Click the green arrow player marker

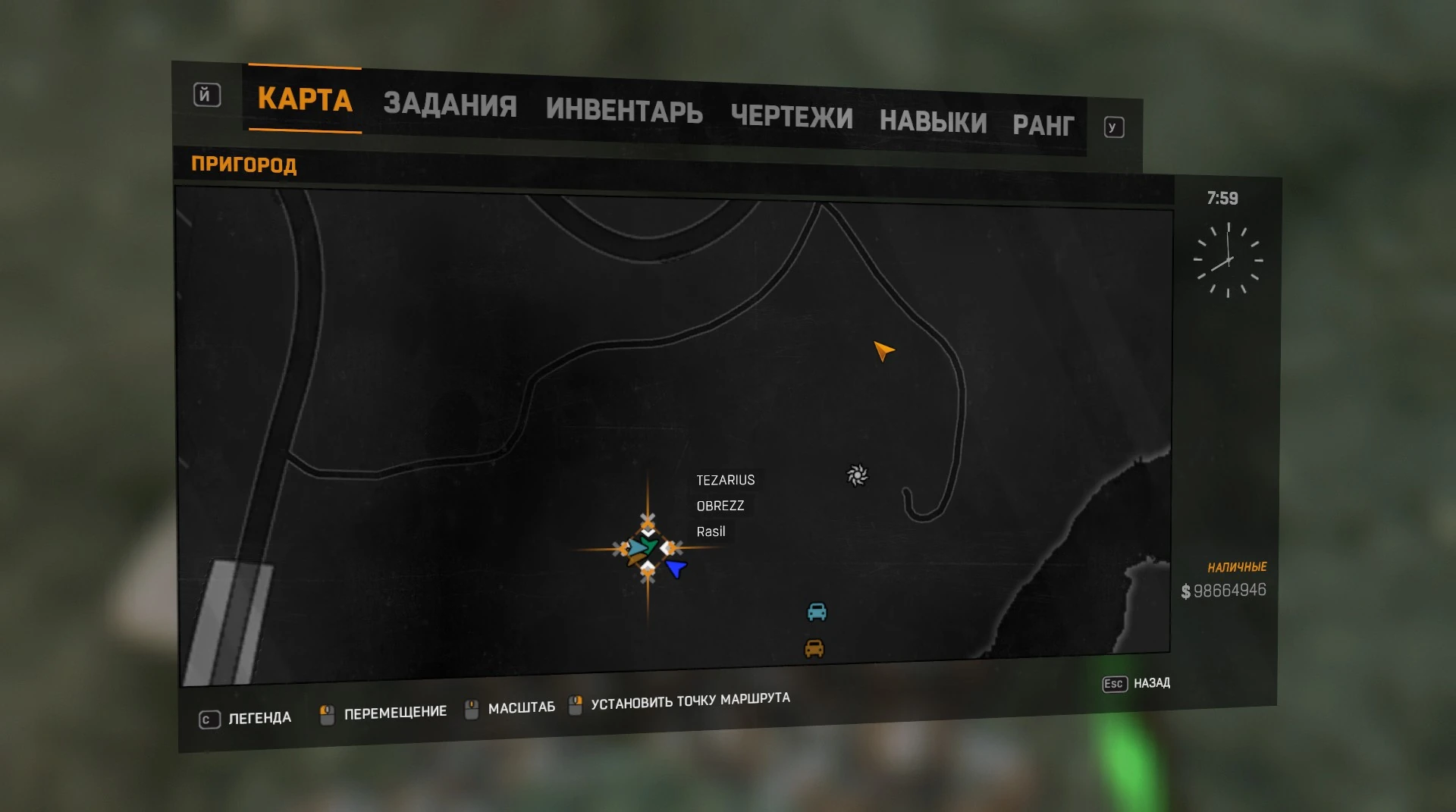(x=648, y=545)
